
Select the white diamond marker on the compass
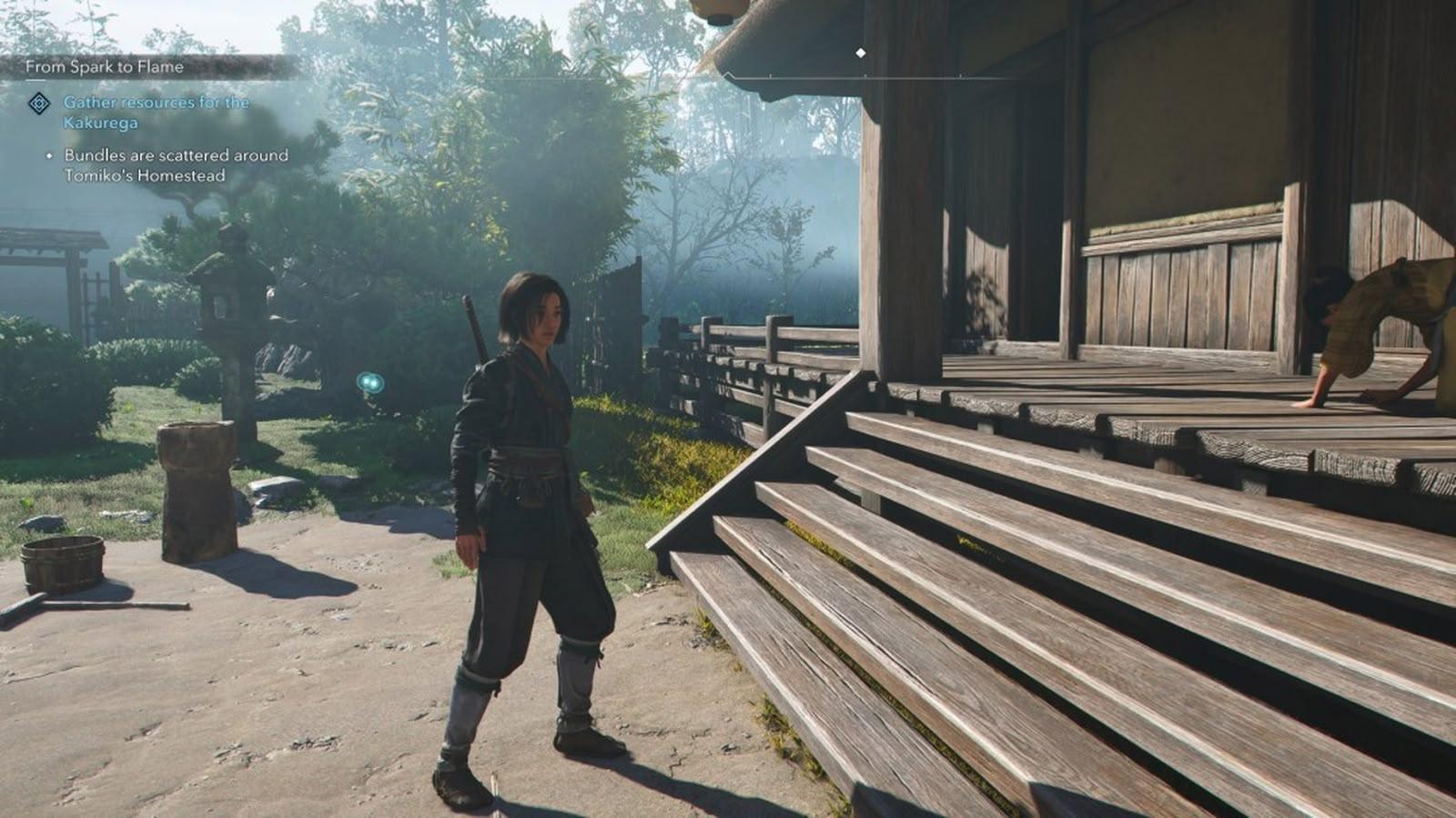pyautogui.click(x=860, y=54)
